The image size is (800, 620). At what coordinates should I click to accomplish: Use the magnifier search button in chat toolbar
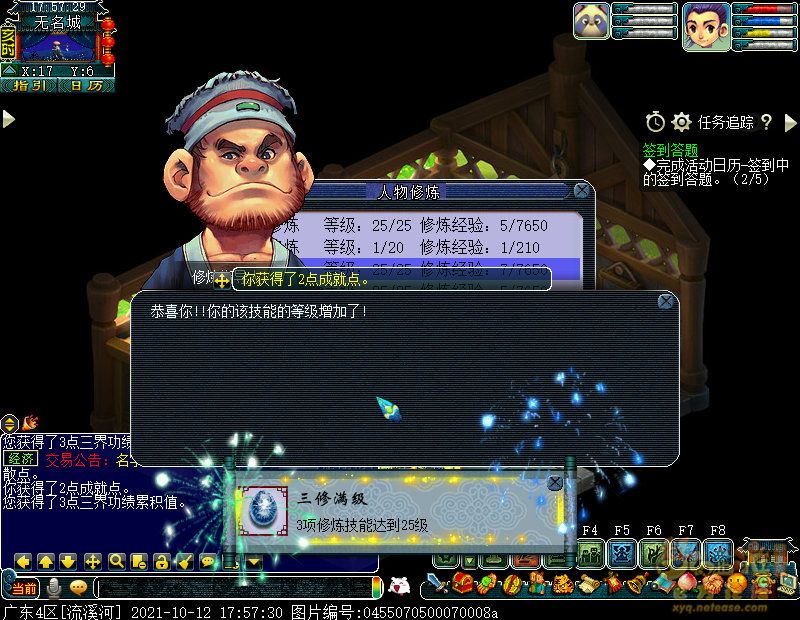116,561
